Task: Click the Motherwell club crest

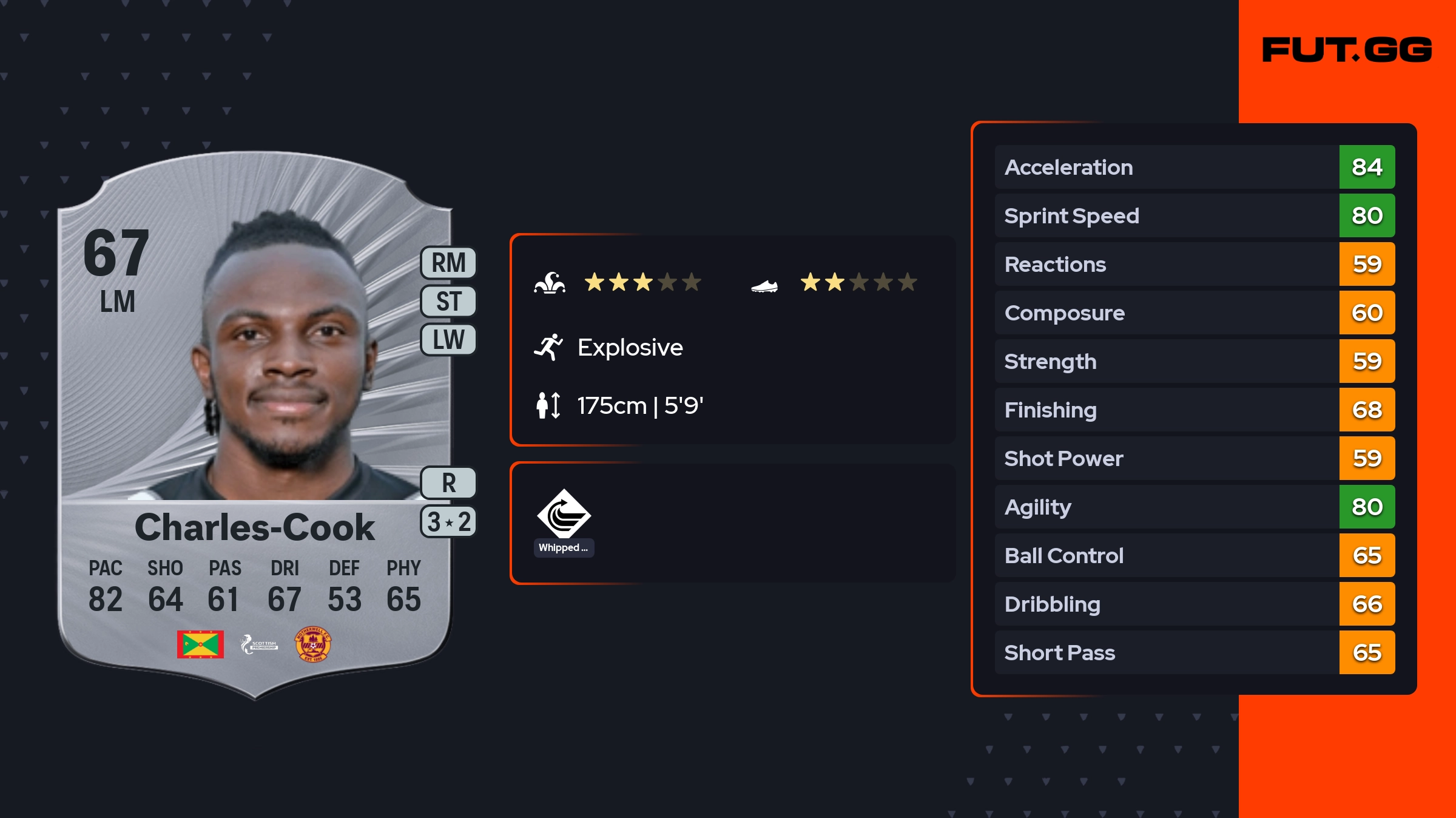Action: [x=312, y=644]
